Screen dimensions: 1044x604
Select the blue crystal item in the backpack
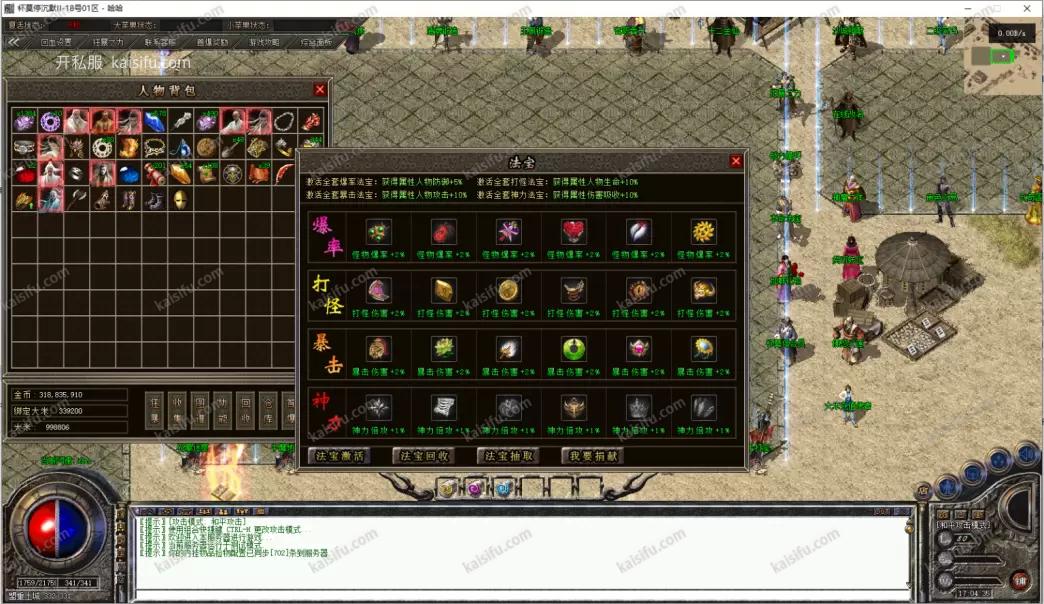click(154, 122)
